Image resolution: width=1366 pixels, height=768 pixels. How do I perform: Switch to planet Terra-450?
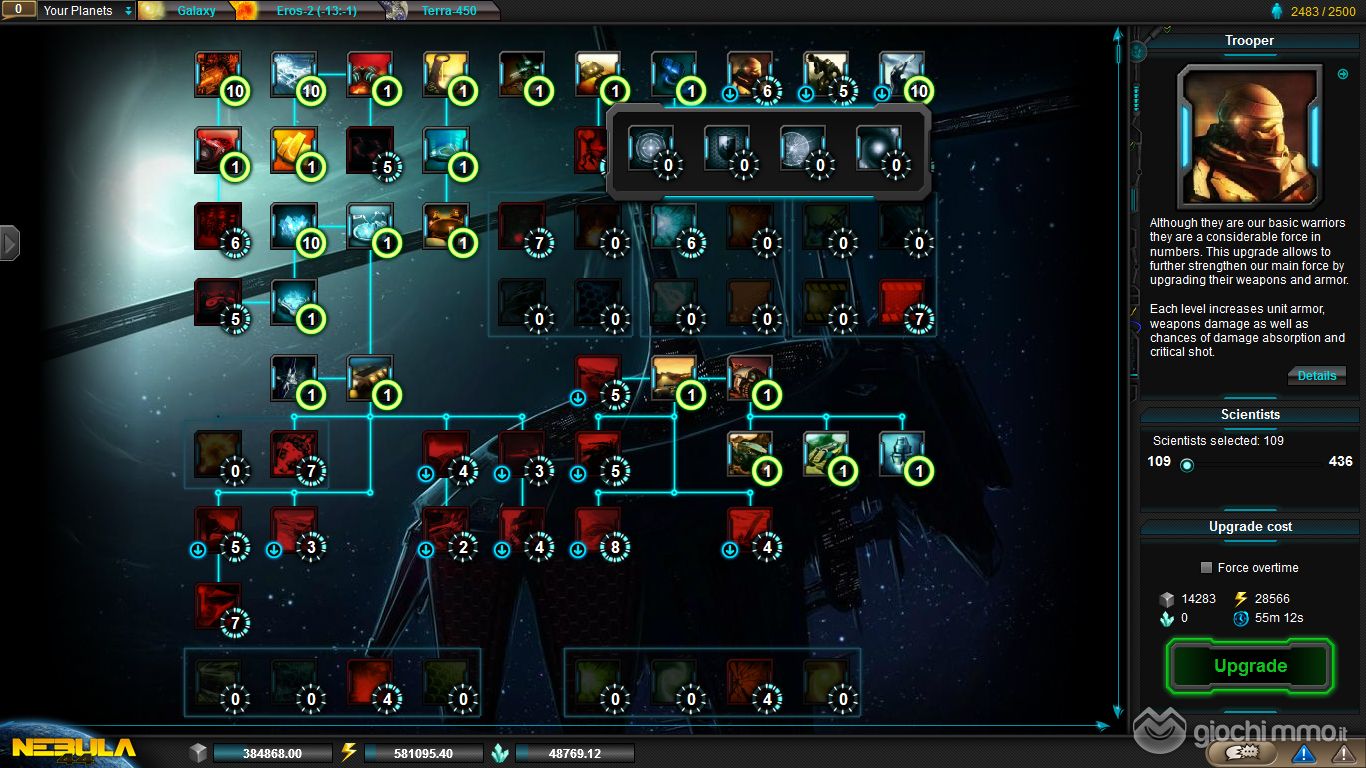[x=448, y=11]
